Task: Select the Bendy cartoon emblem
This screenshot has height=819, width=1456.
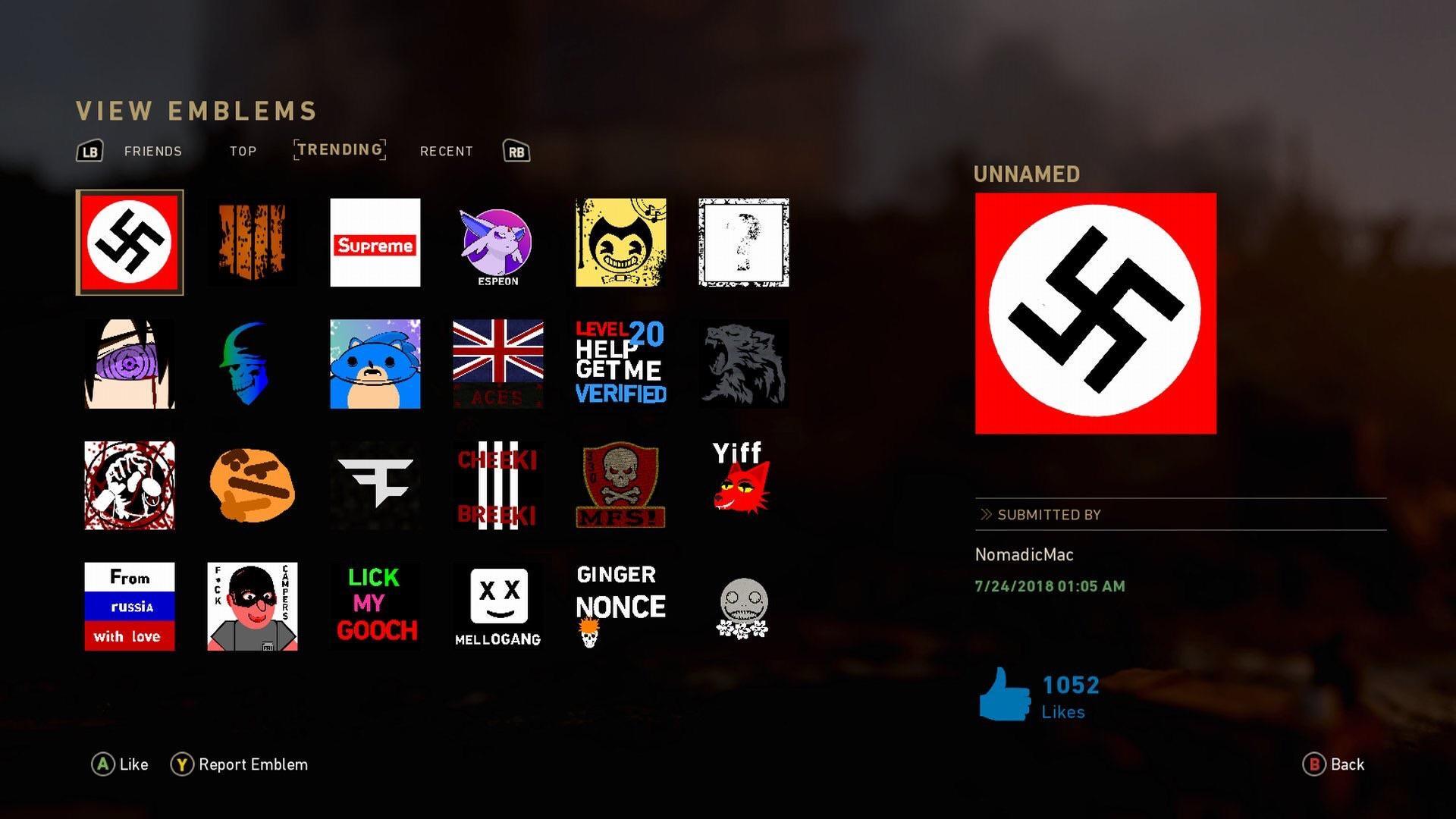Action: click(620, 243)
